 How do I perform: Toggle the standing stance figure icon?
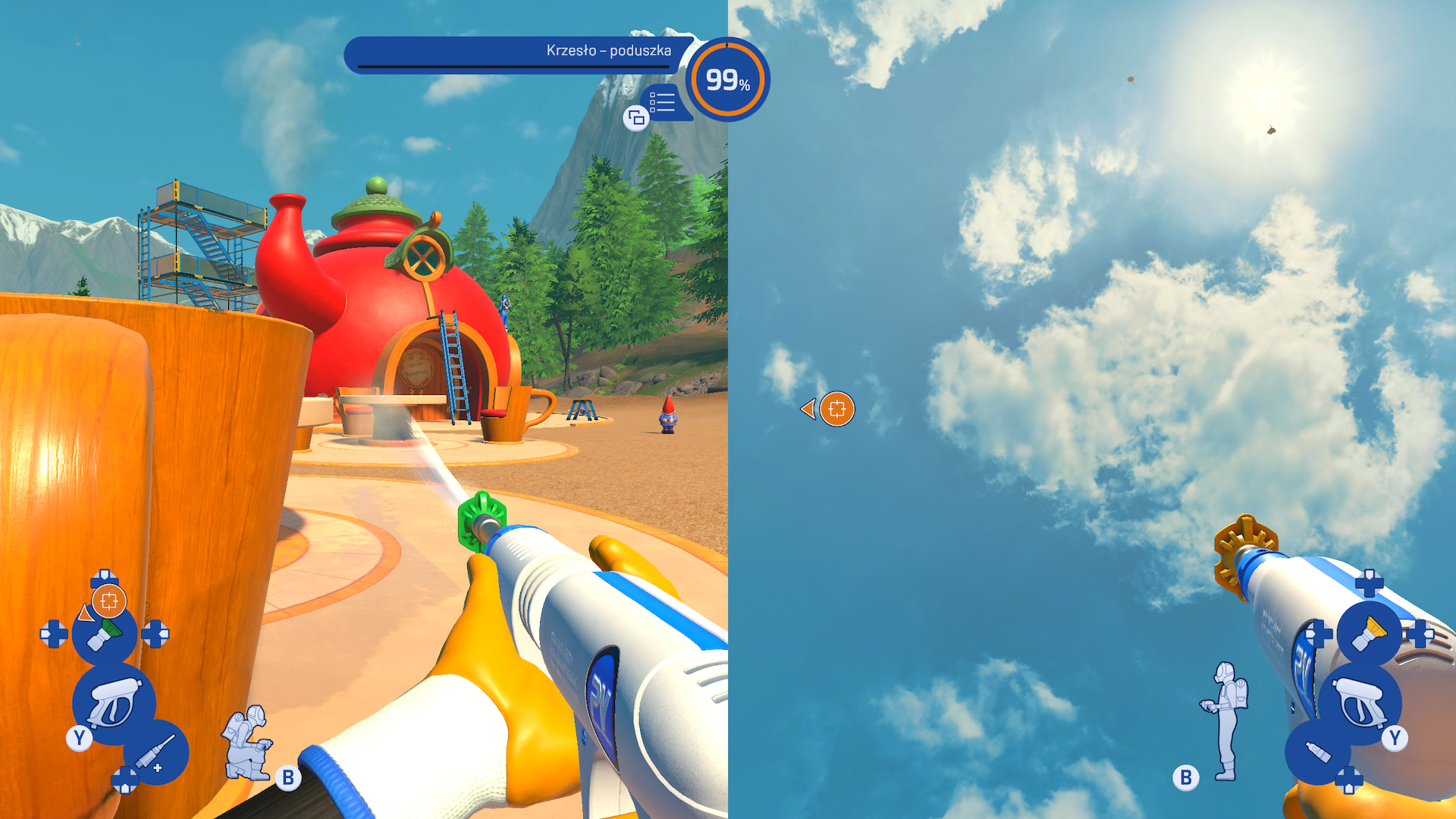[x=1225, y=719]
